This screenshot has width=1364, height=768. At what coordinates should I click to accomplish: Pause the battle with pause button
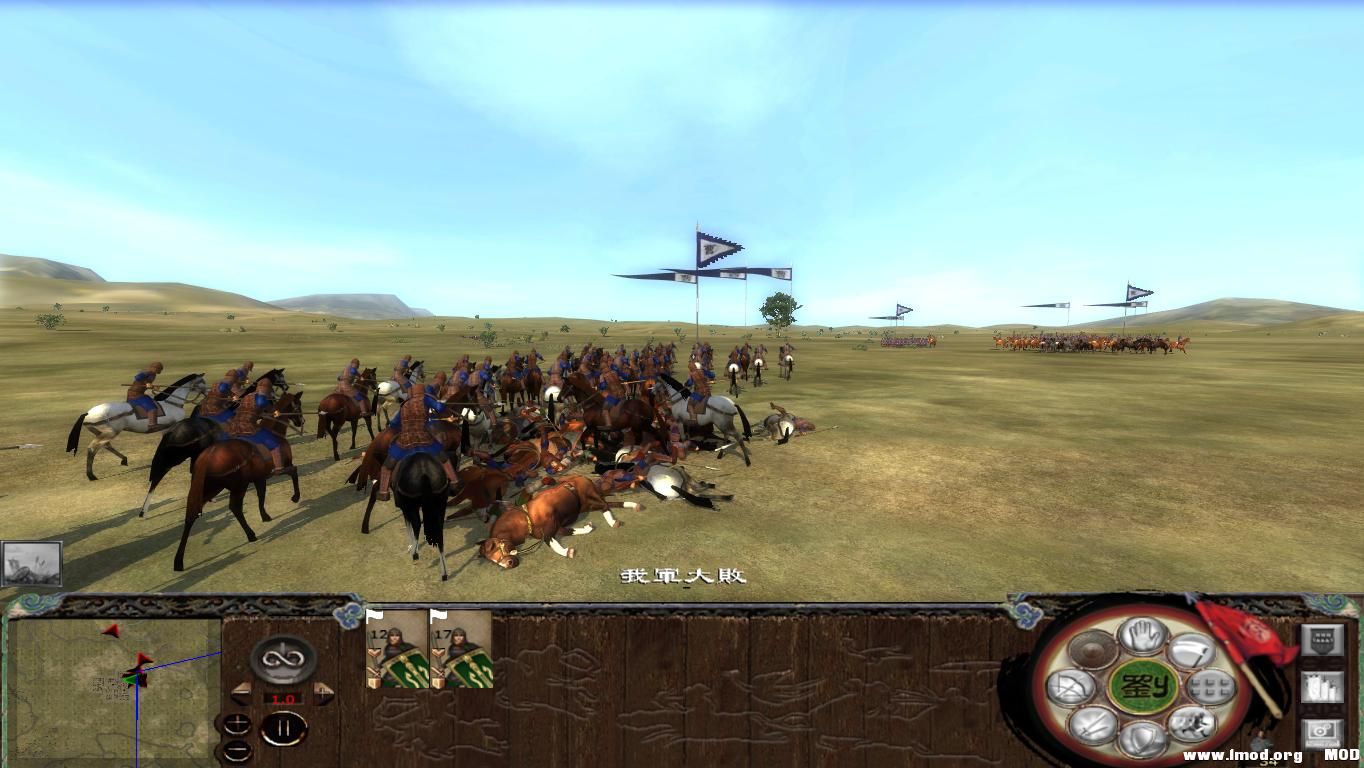coord(285,727)
